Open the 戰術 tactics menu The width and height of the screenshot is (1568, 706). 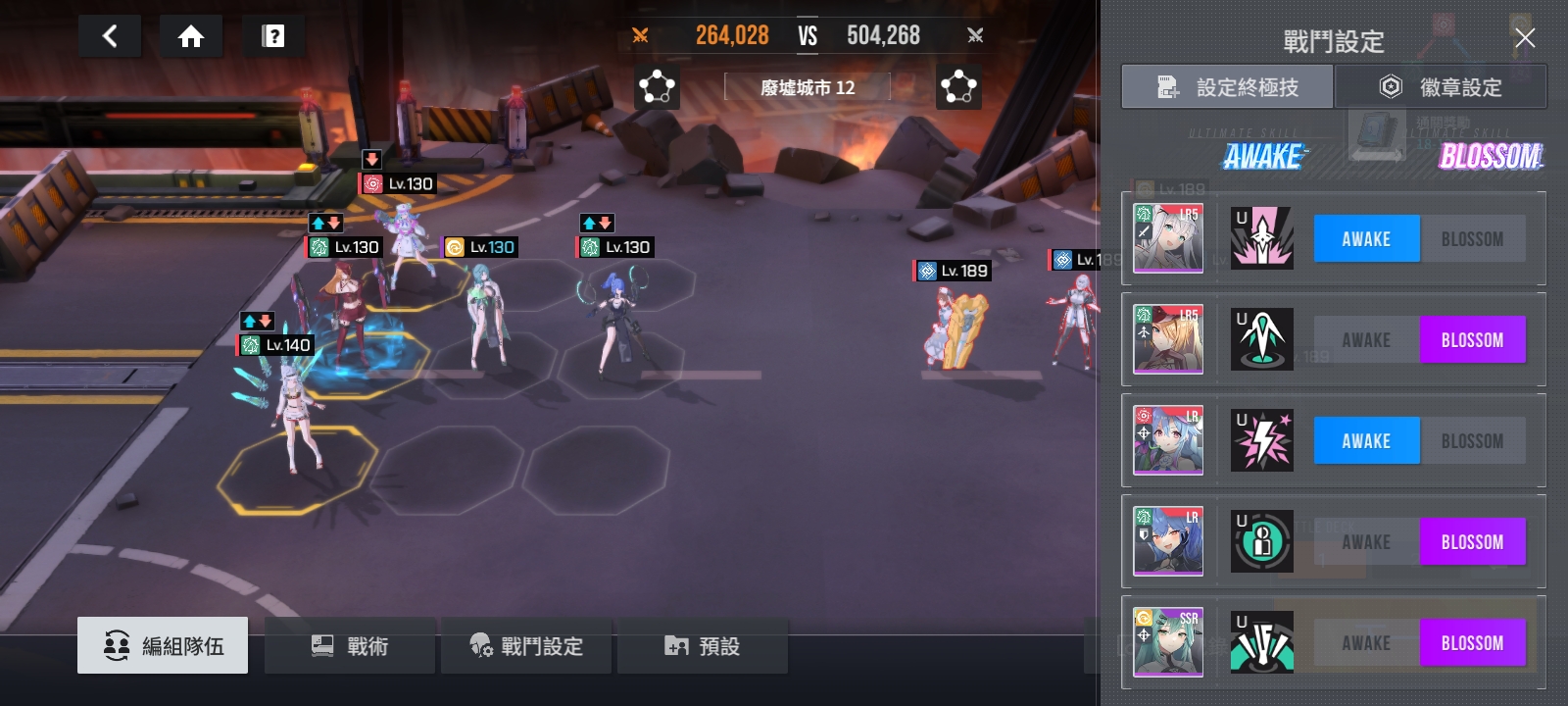(350, 645)
